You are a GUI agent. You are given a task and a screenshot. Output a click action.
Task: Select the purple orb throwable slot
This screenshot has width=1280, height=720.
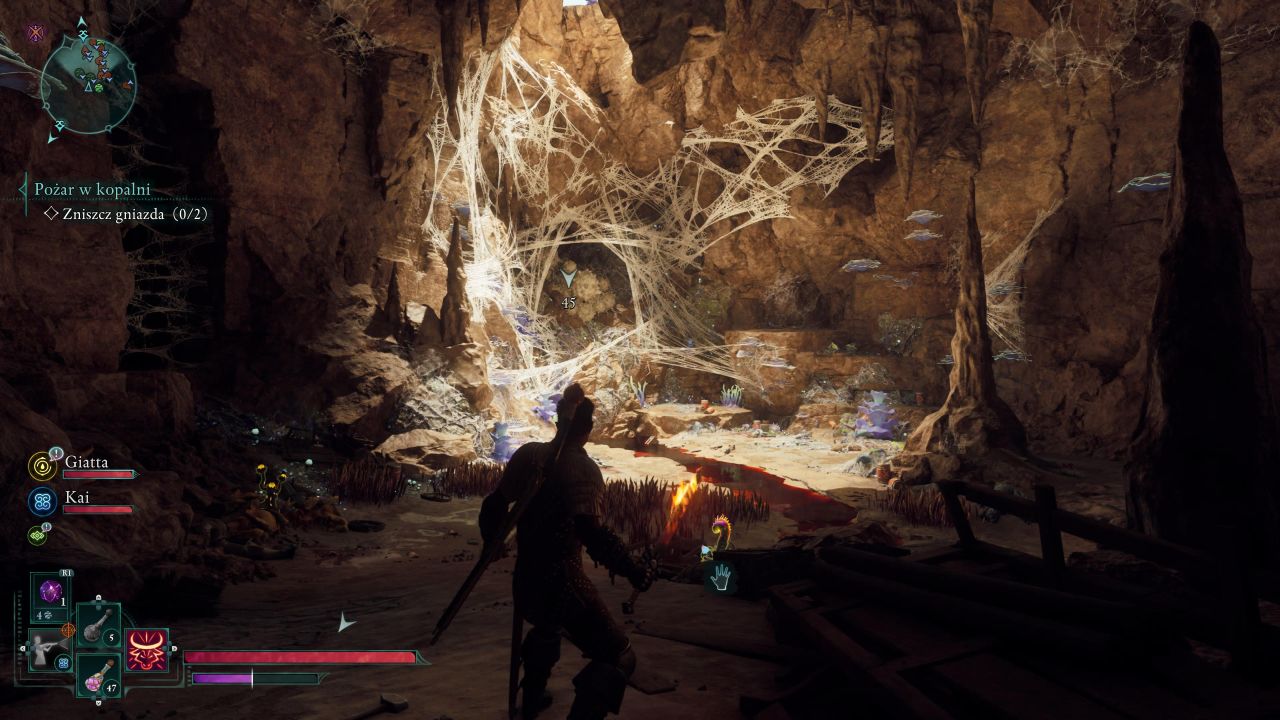(50, 592)
